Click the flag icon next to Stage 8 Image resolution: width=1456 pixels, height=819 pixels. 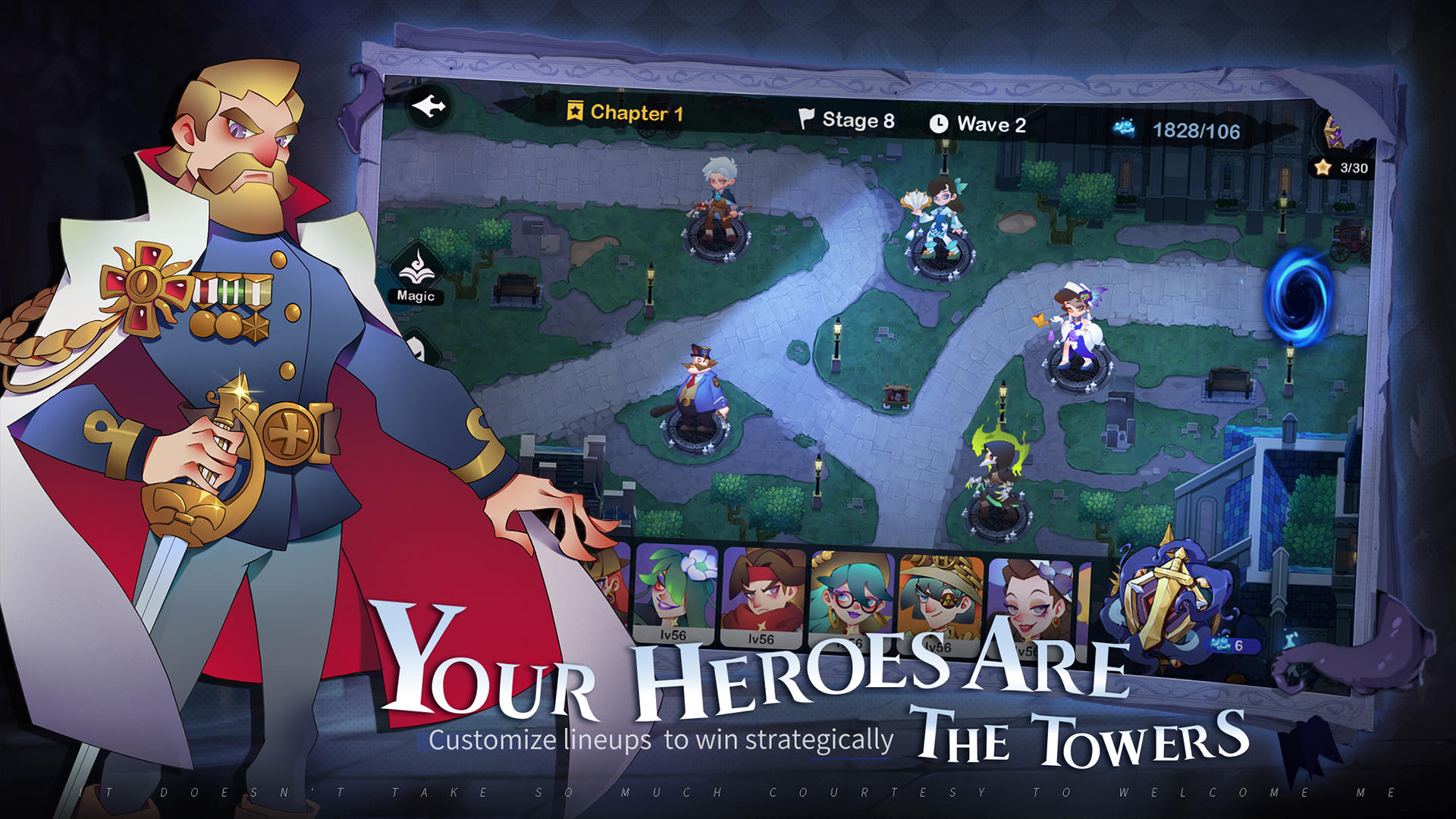pyautogui.click(x=806, y=119)
